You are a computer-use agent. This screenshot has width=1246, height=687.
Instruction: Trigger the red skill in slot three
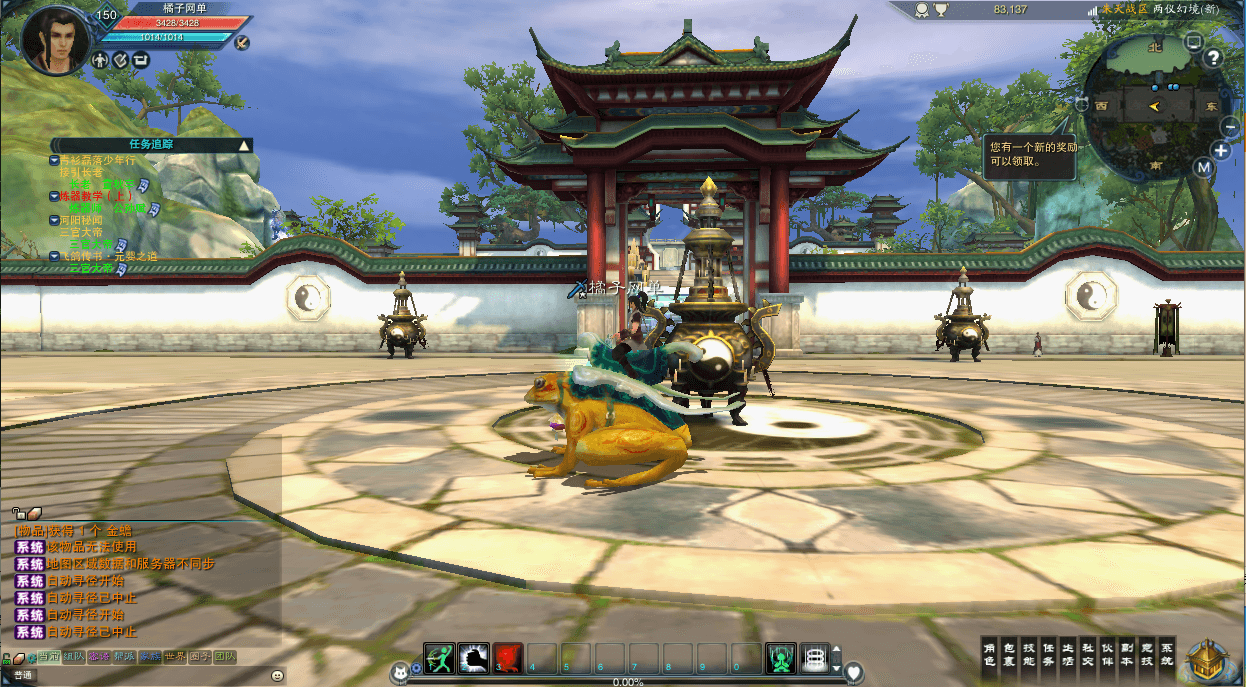pyautogui.click(x=508, y=658)
